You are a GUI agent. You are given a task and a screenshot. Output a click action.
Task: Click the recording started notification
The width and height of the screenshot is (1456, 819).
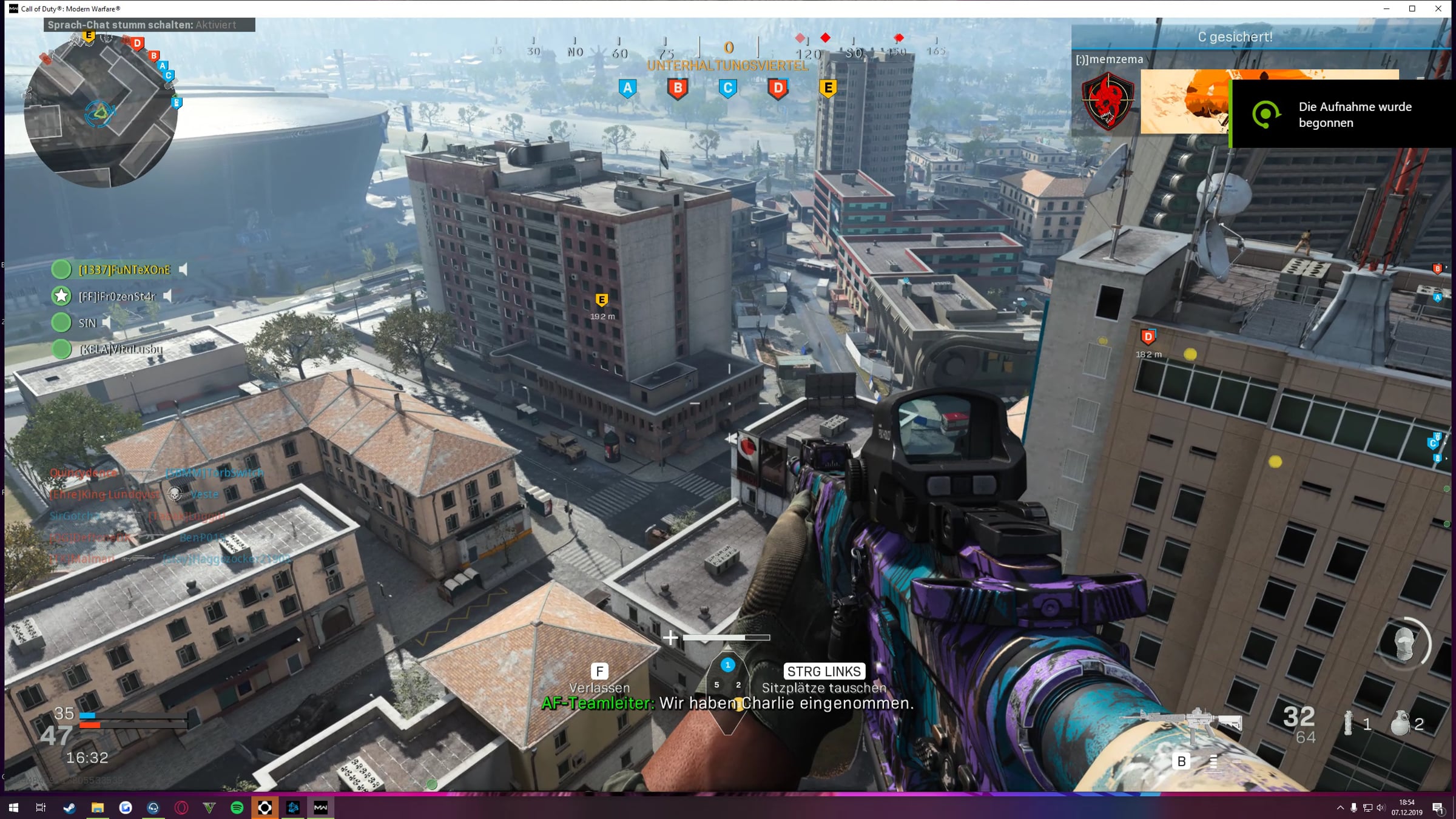point(1343,114)
